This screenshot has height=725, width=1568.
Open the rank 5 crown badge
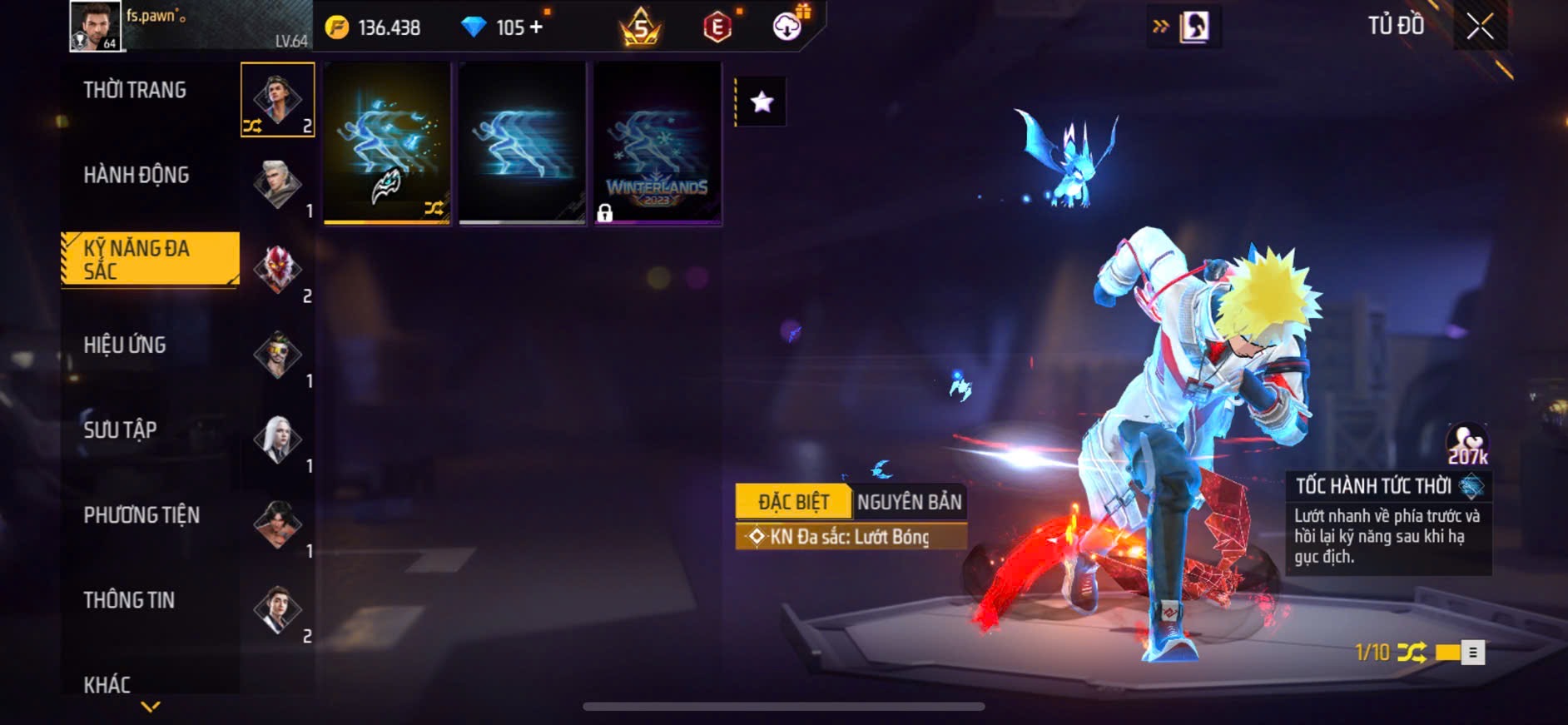pyautogui.click(x=640, y=27)
